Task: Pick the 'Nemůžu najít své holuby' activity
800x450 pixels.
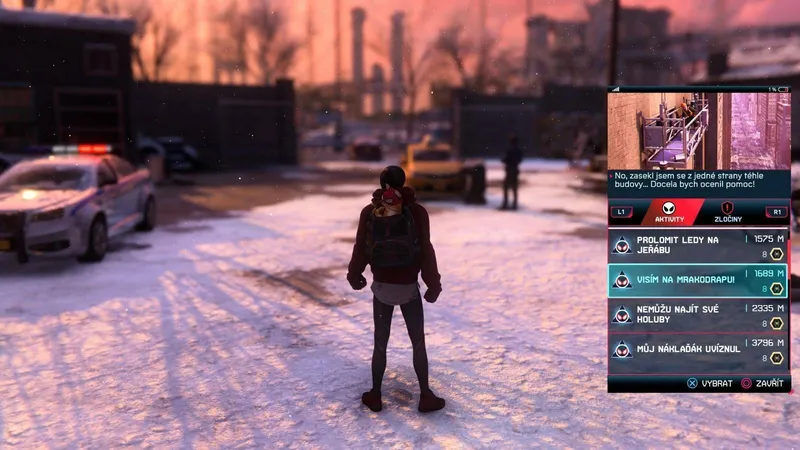Action: pyautogui.click(x=697, y=315)
